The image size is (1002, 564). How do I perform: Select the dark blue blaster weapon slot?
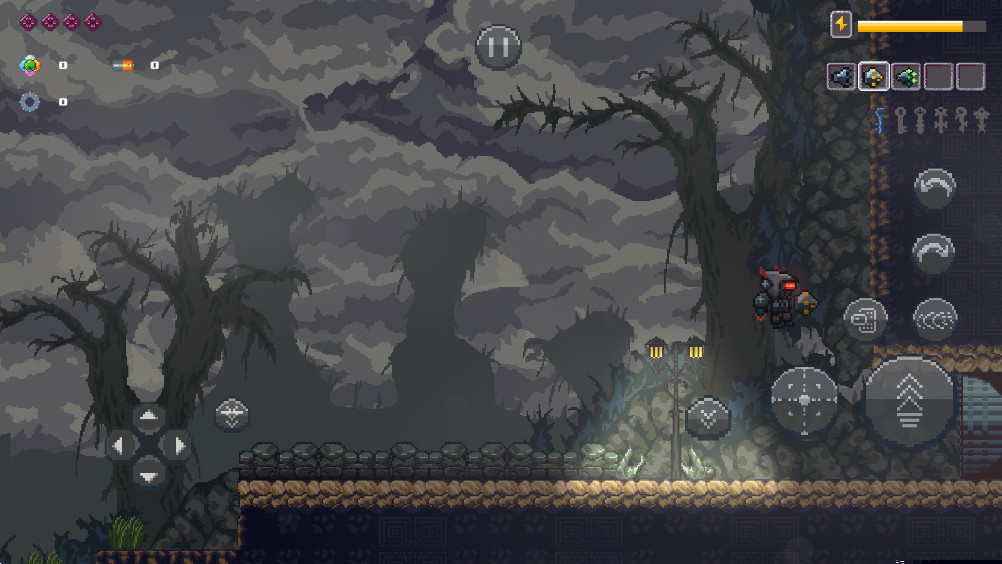[841, 76]
